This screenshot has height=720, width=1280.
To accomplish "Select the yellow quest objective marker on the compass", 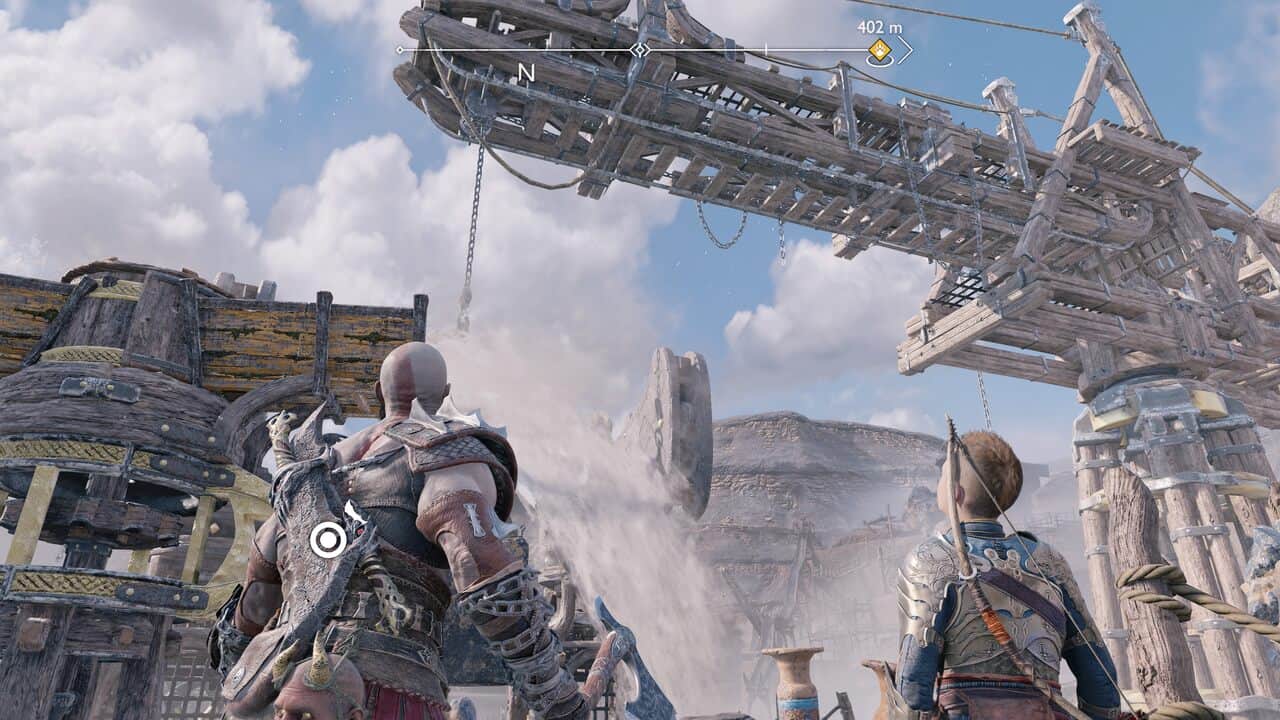I will (x=879, y=50).
